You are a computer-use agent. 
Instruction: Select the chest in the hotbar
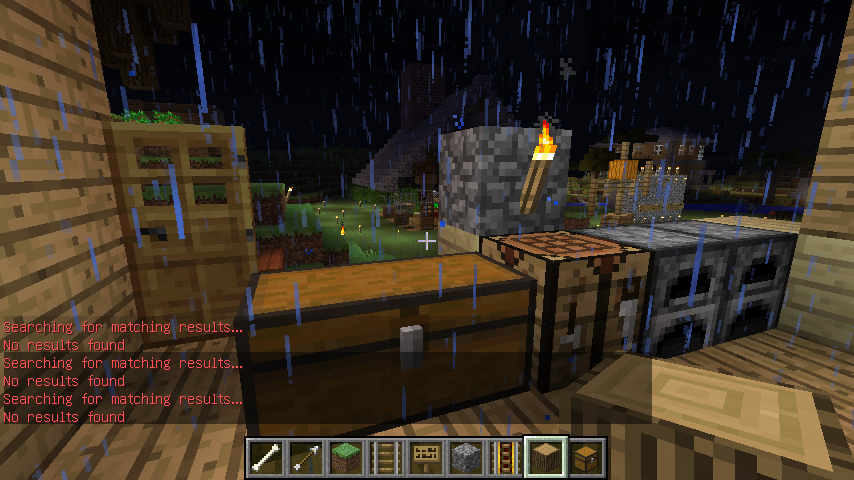click(586, 457)
